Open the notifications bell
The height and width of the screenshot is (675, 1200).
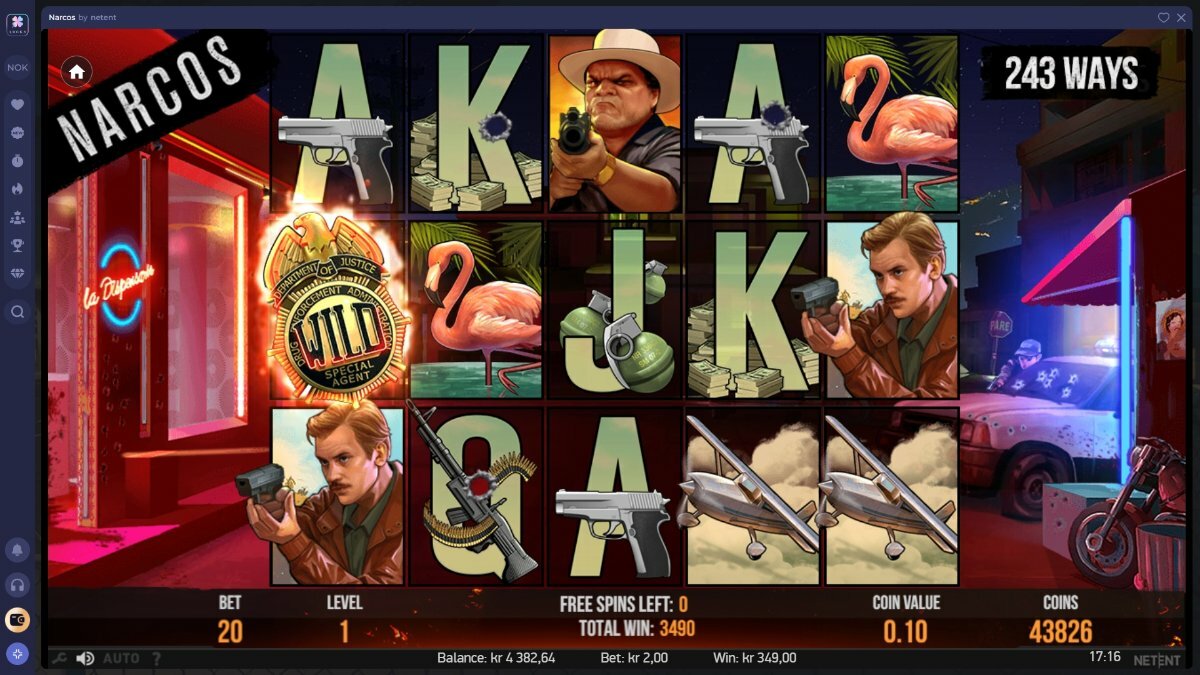17,549
